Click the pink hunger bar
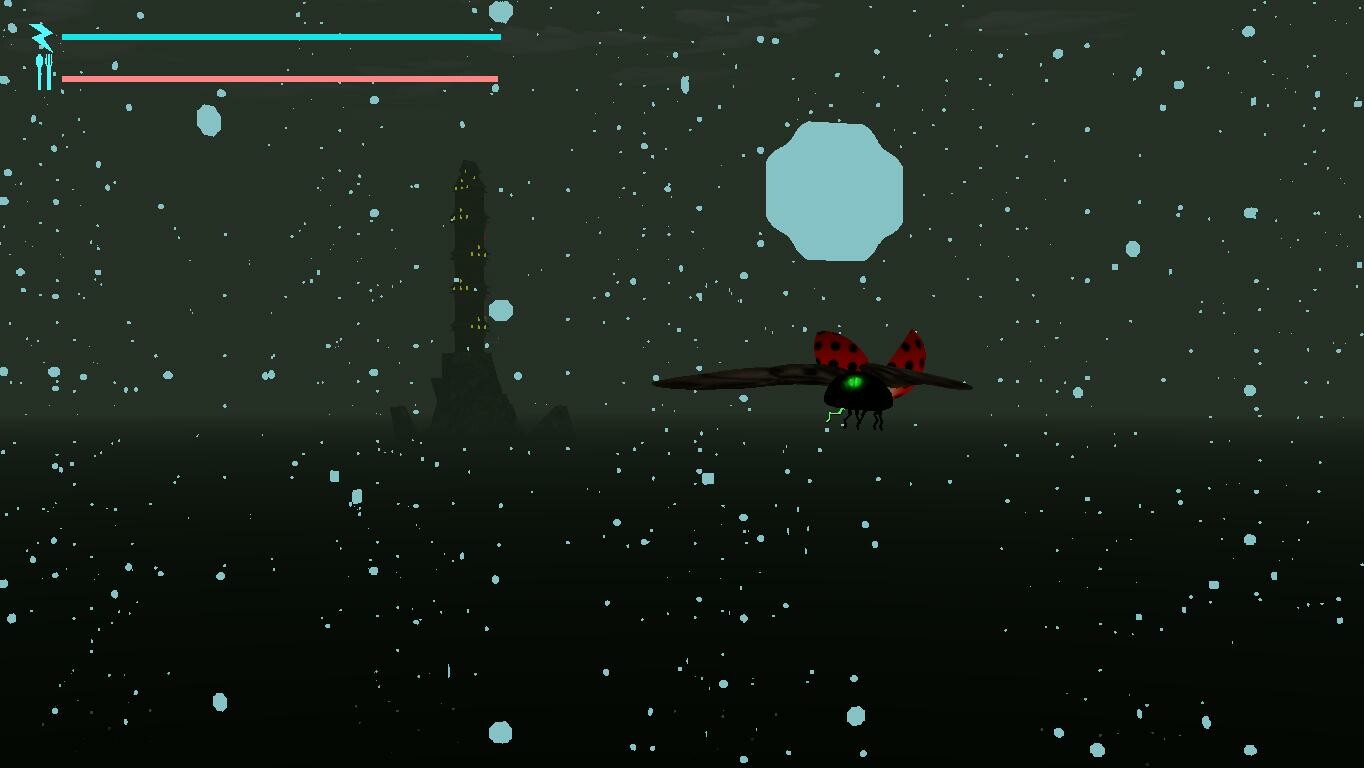 pos(280,77)
